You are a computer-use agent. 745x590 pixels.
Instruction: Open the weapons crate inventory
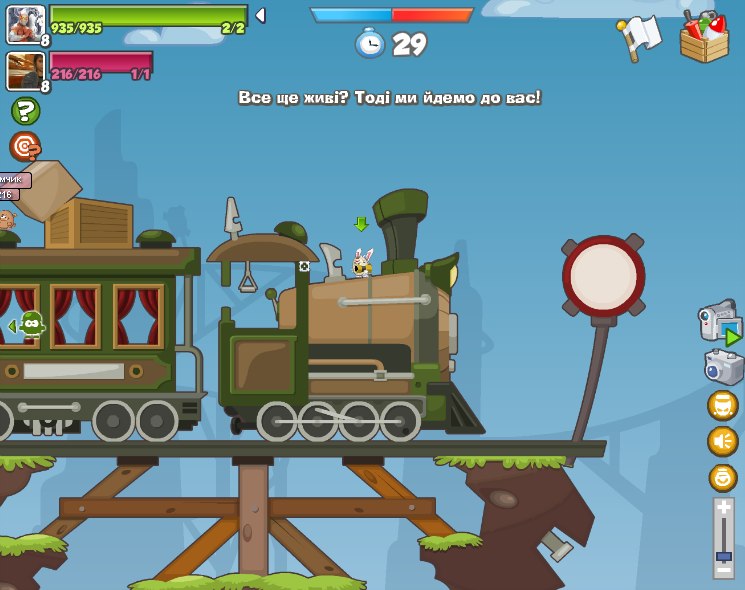(704, 38)
